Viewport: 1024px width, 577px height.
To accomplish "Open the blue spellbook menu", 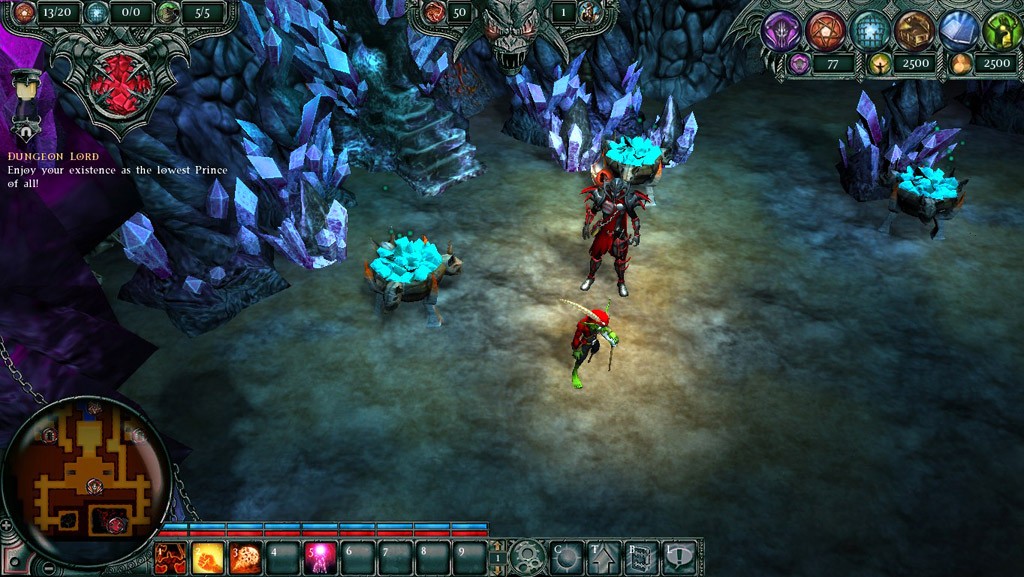I will (x=958, y=31).
